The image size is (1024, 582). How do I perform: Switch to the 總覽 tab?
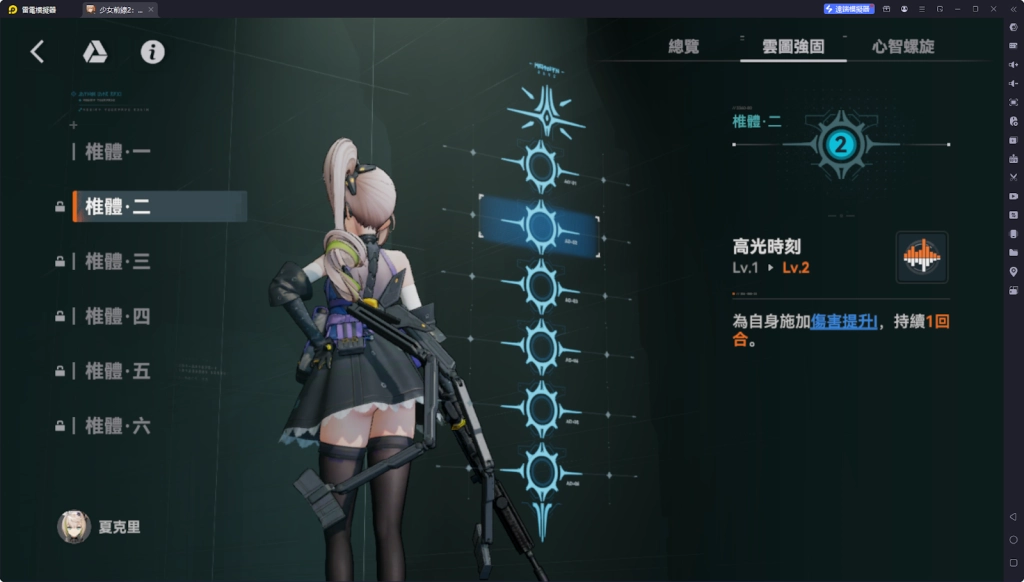point(684,46)
